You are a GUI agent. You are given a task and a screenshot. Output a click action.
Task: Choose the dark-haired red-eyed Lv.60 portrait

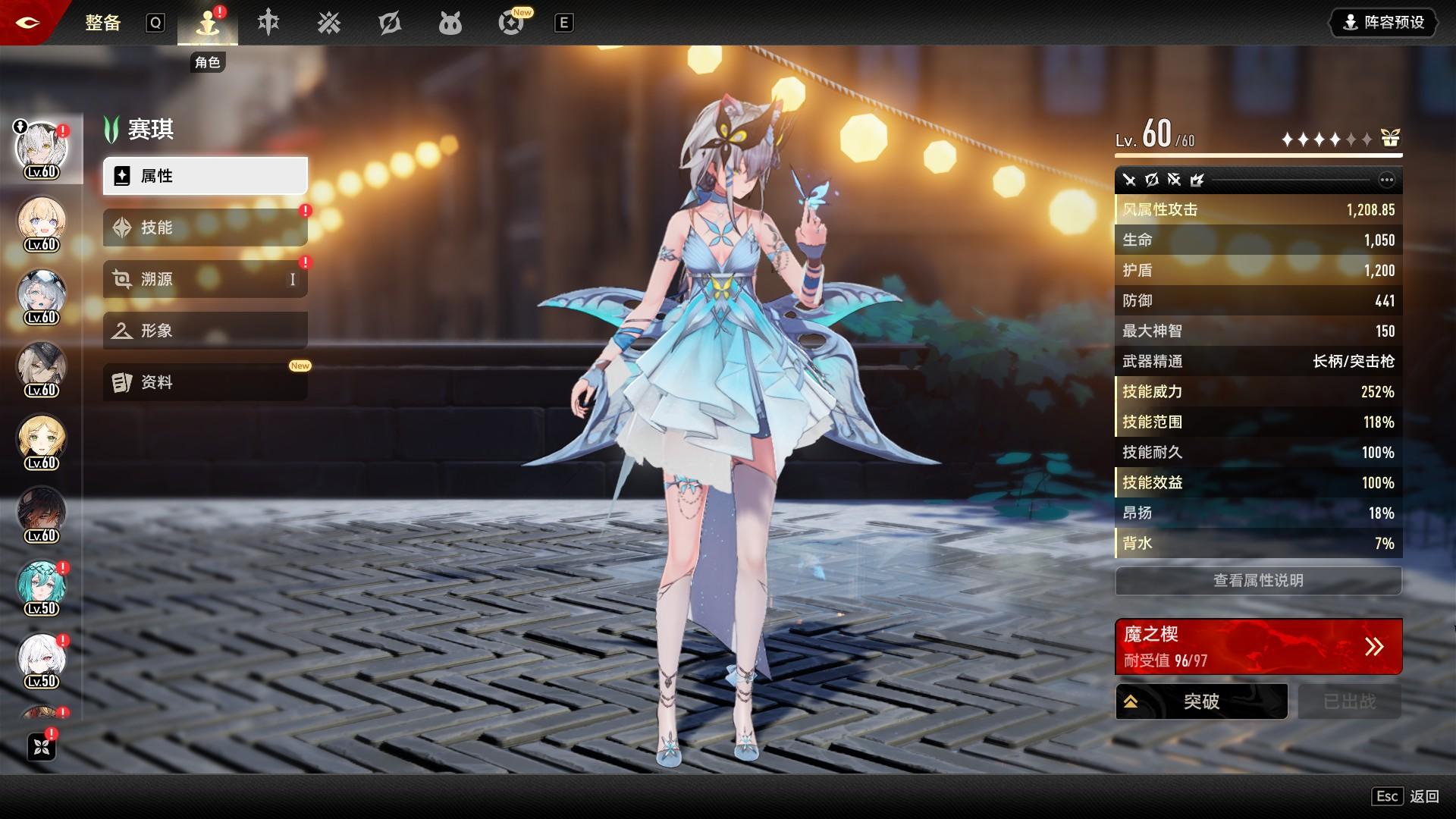[x=42, y=513]
